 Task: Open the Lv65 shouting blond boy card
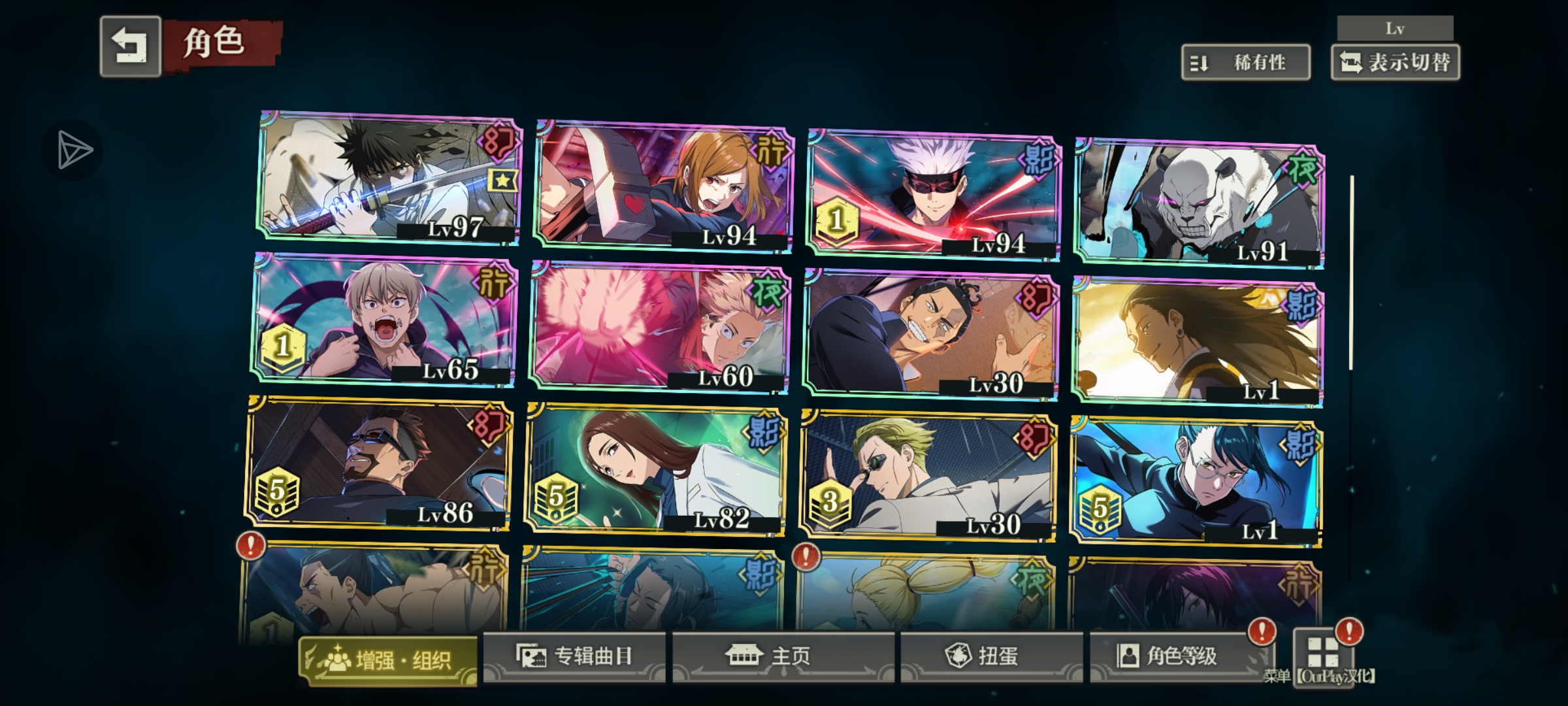(x=384, y=319)
